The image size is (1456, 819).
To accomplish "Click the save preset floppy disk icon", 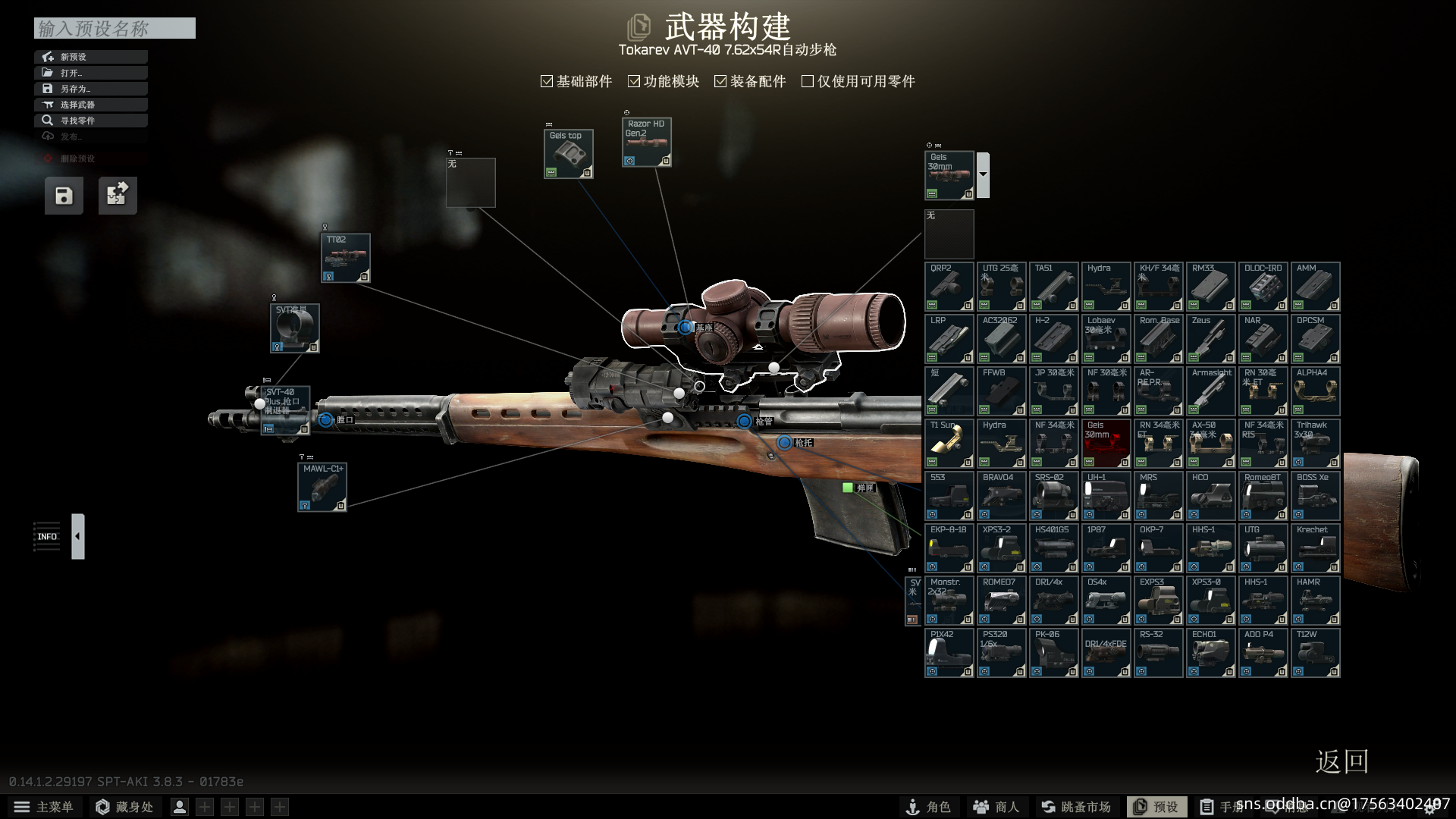I will point(64,195).
